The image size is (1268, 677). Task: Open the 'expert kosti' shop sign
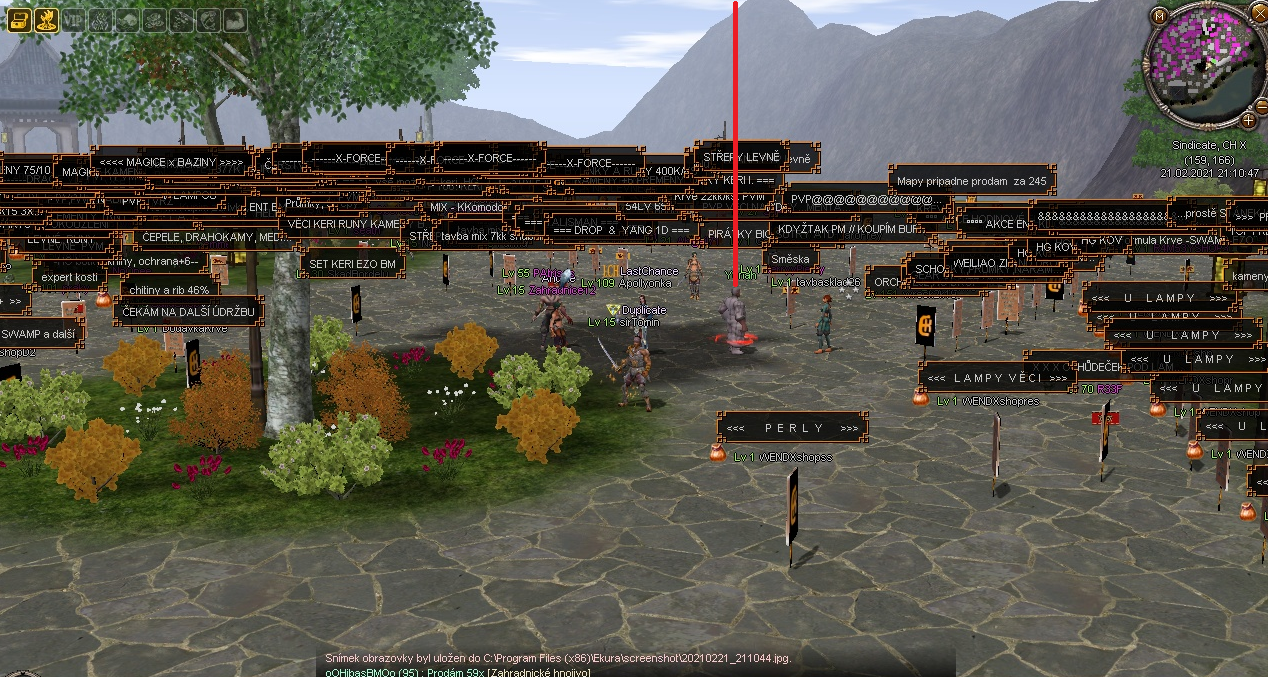pos(69,276)
